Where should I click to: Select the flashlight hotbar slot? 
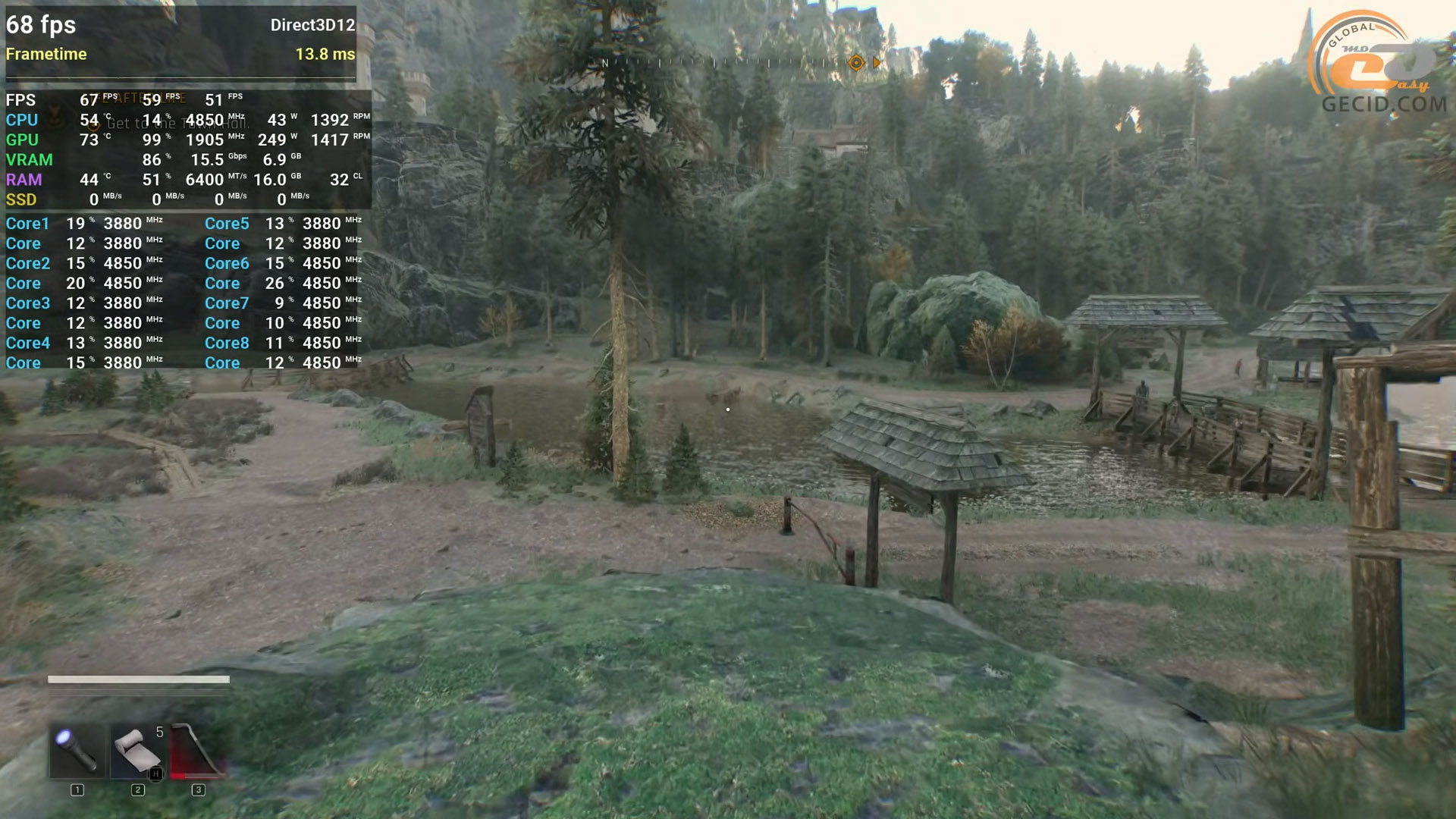click(77, 751)
